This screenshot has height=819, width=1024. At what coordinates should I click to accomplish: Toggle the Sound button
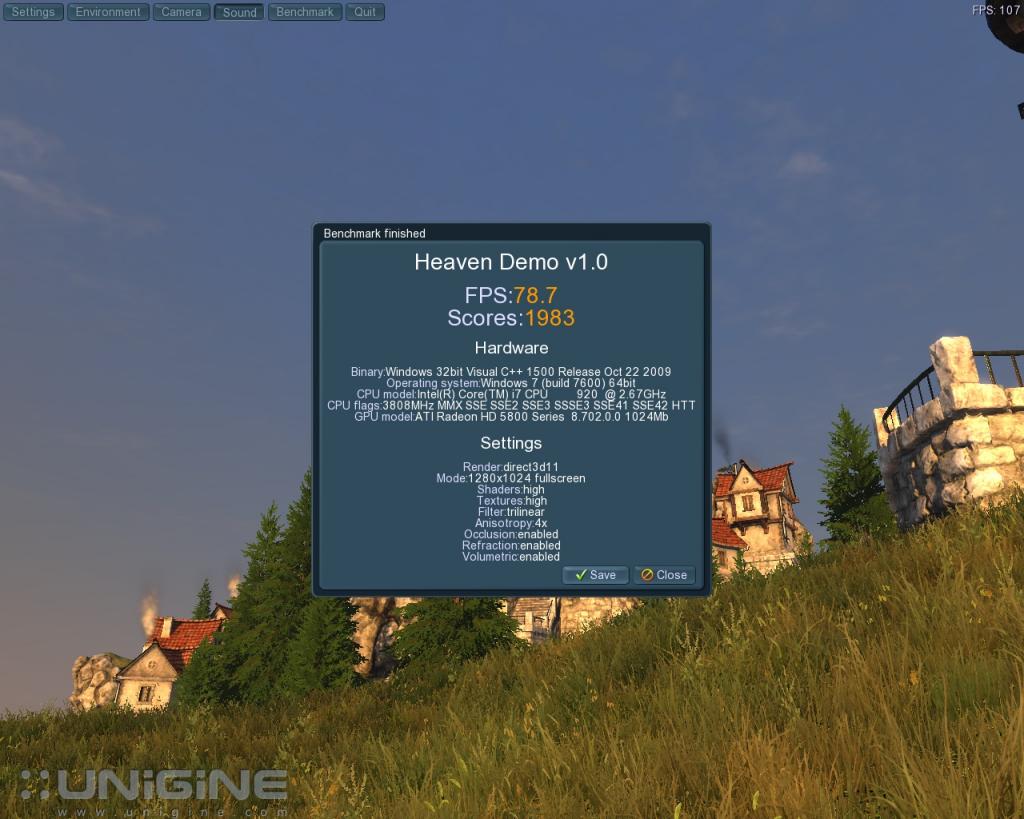tap(239, 12)
